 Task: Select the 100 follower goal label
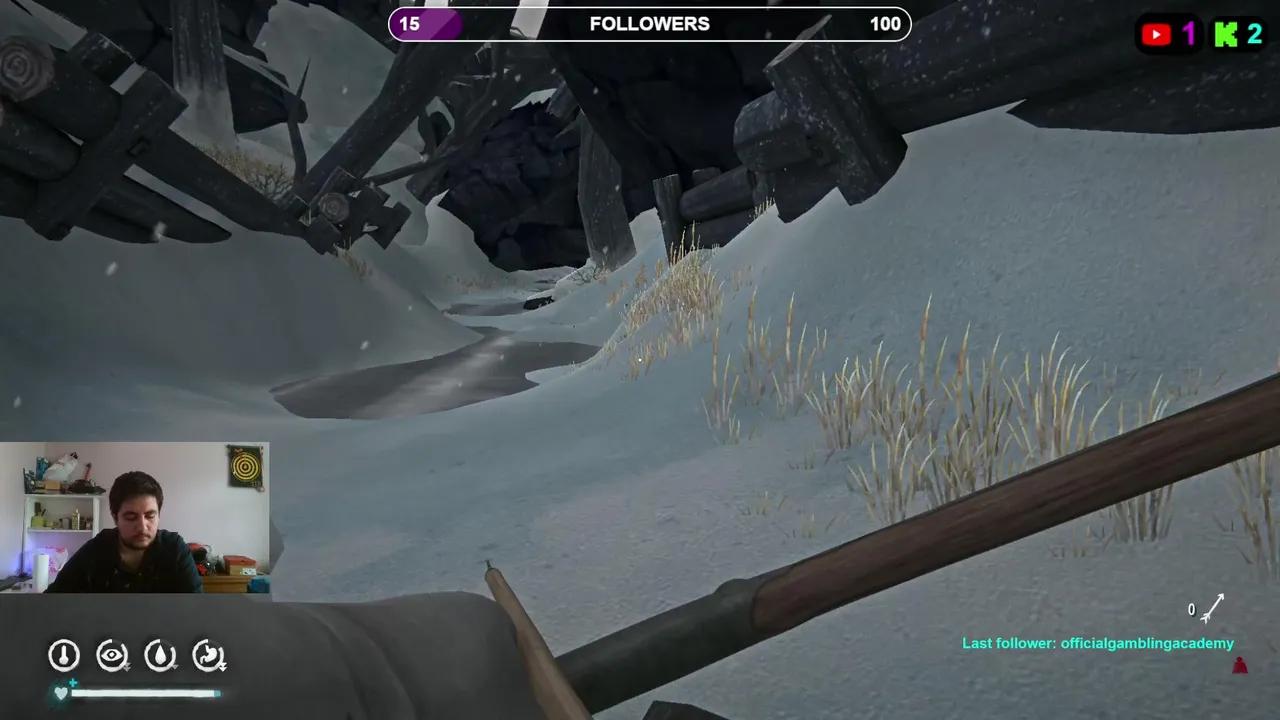click(884, 23)
